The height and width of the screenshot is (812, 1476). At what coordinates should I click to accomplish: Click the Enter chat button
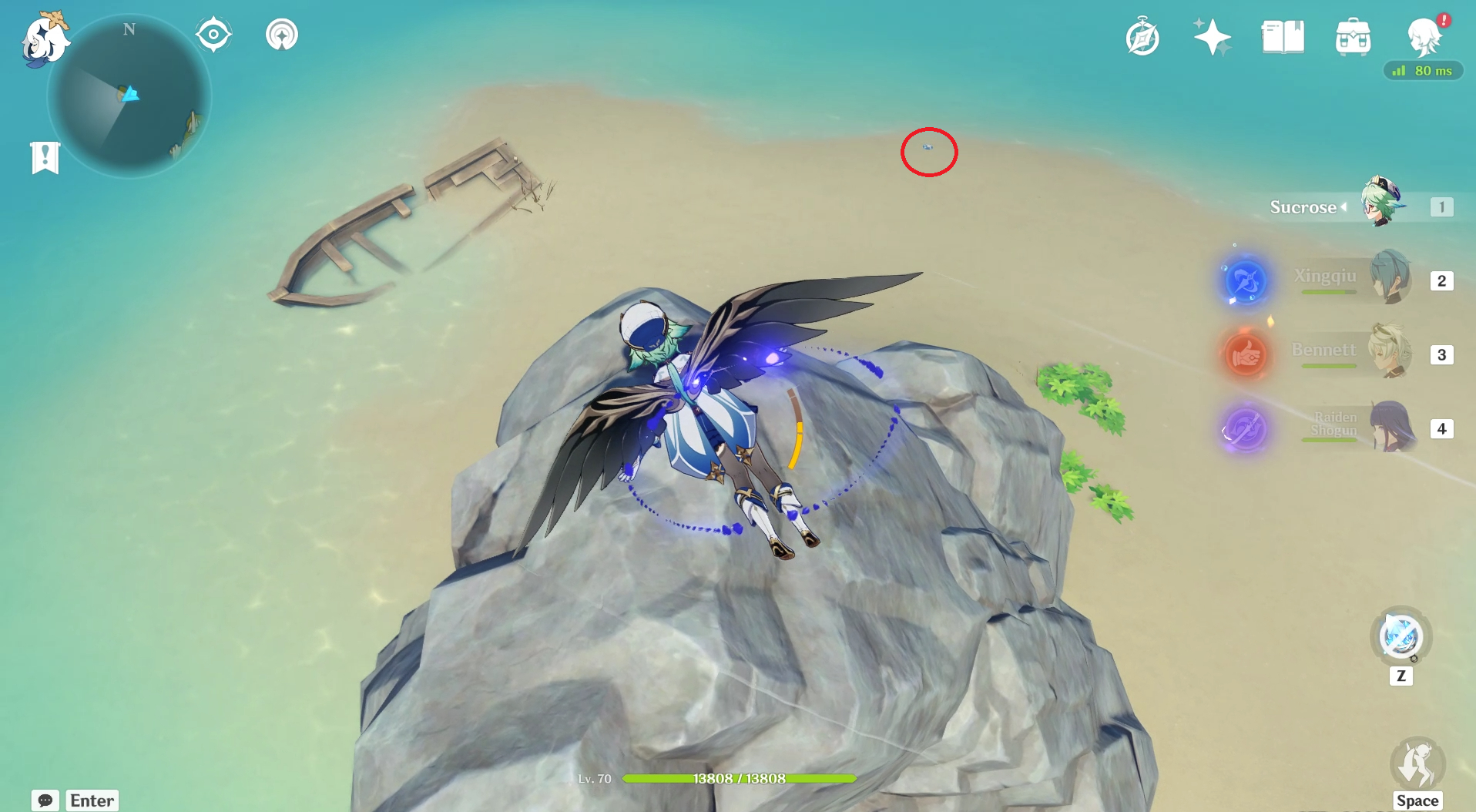91,800
